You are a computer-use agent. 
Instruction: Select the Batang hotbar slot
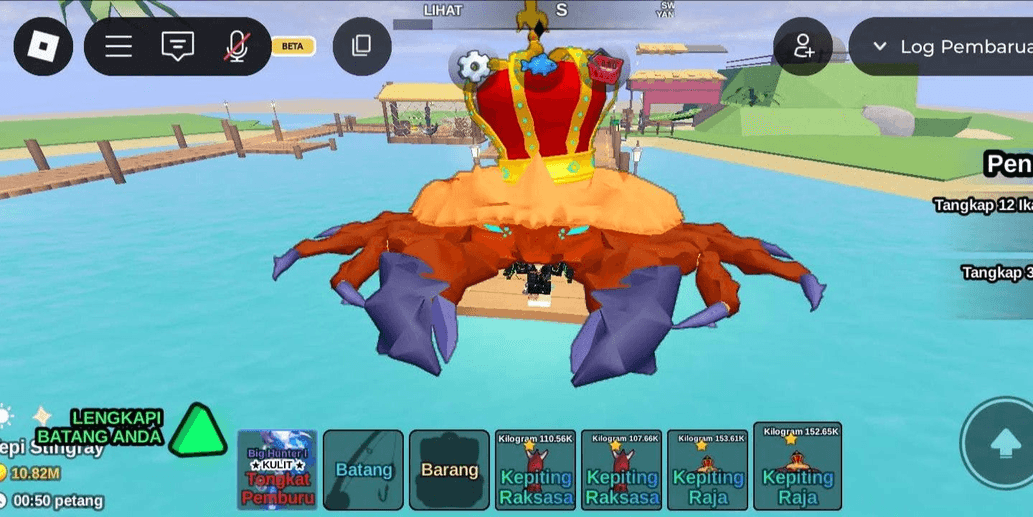pos(364,470)
